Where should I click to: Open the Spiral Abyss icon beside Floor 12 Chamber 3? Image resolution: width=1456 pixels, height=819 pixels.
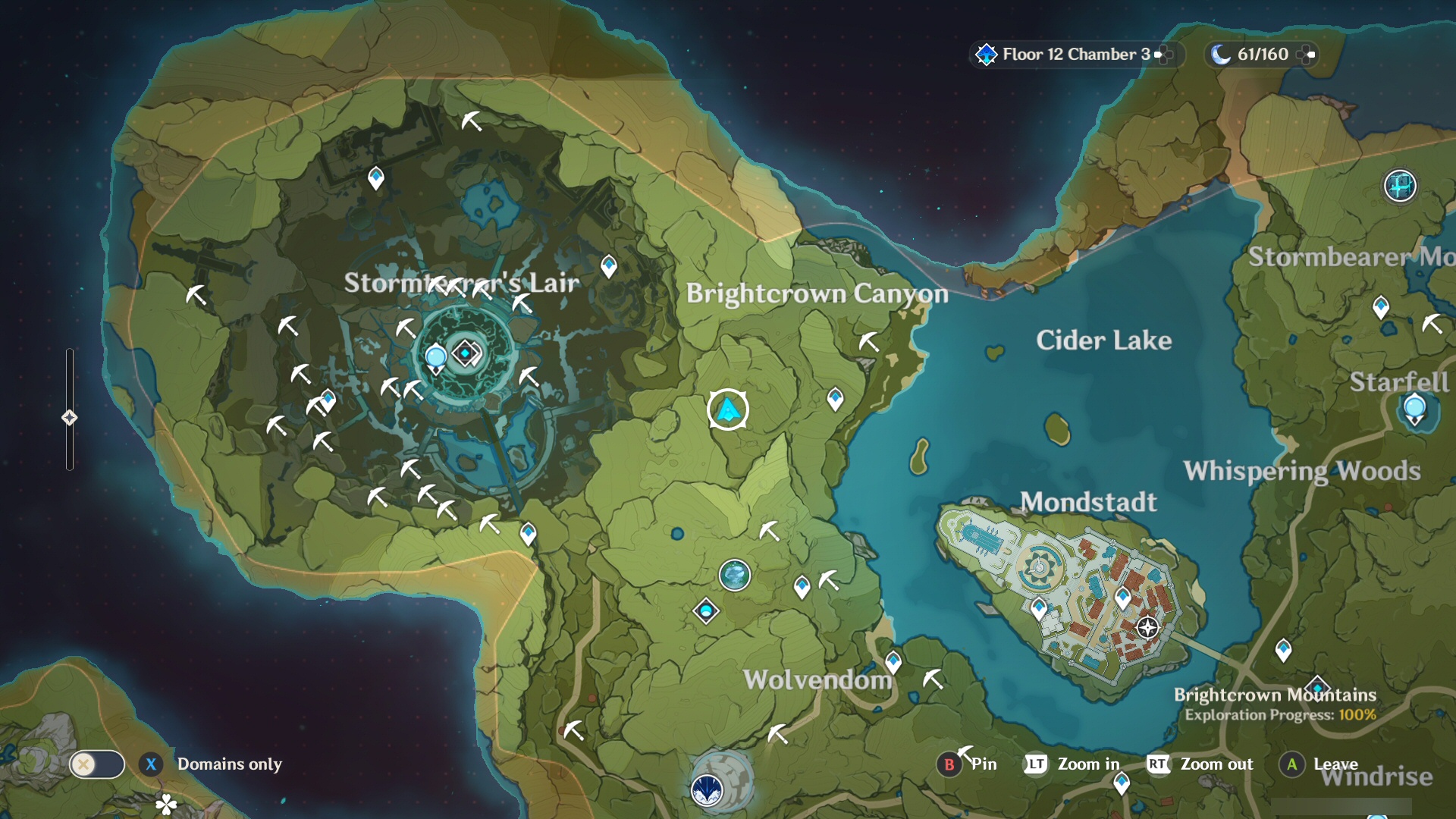[x=985, y=54]
